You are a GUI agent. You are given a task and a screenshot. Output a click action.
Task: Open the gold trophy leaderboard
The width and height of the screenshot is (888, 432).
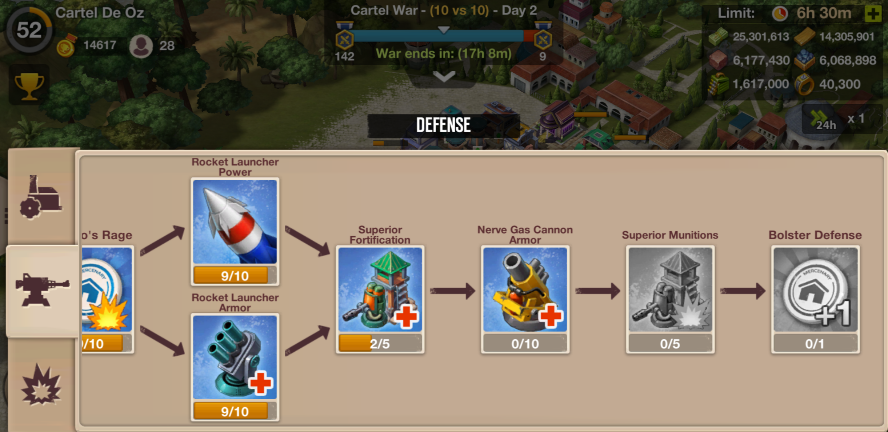click(29, 85)
